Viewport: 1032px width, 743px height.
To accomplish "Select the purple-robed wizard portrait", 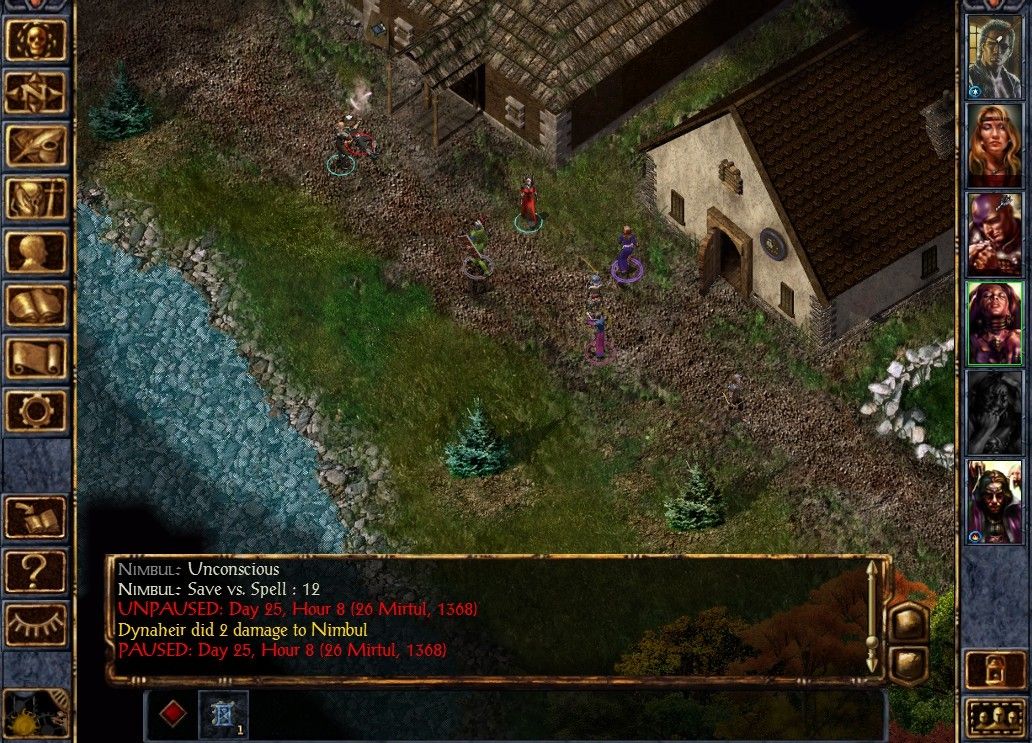I will click(994, 502).
